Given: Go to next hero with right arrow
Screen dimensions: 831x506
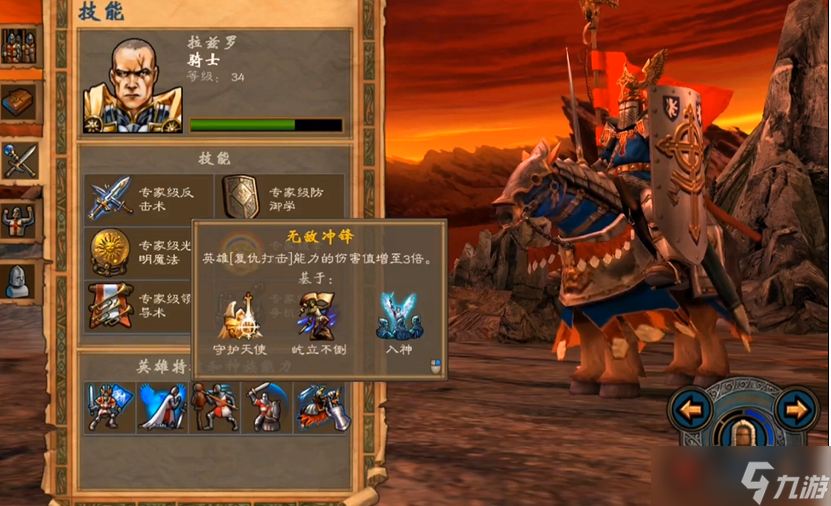Looking at the screenshot, I should pos(796,408).
